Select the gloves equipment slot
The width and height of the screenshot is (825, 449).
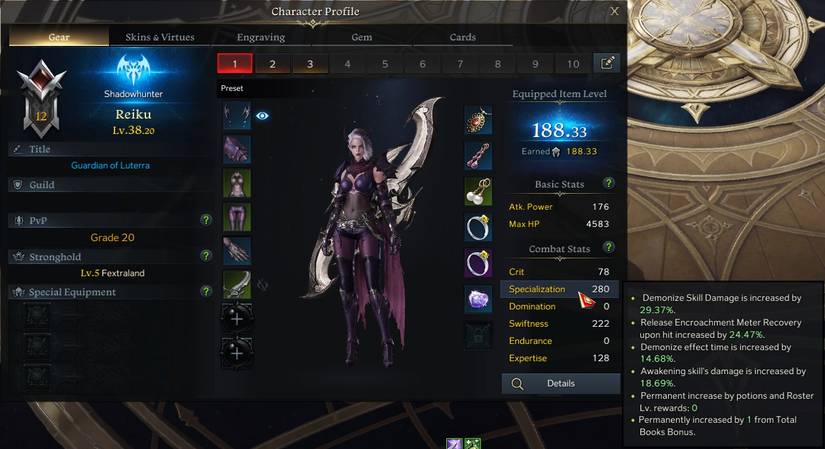click(x=236, y=250)
